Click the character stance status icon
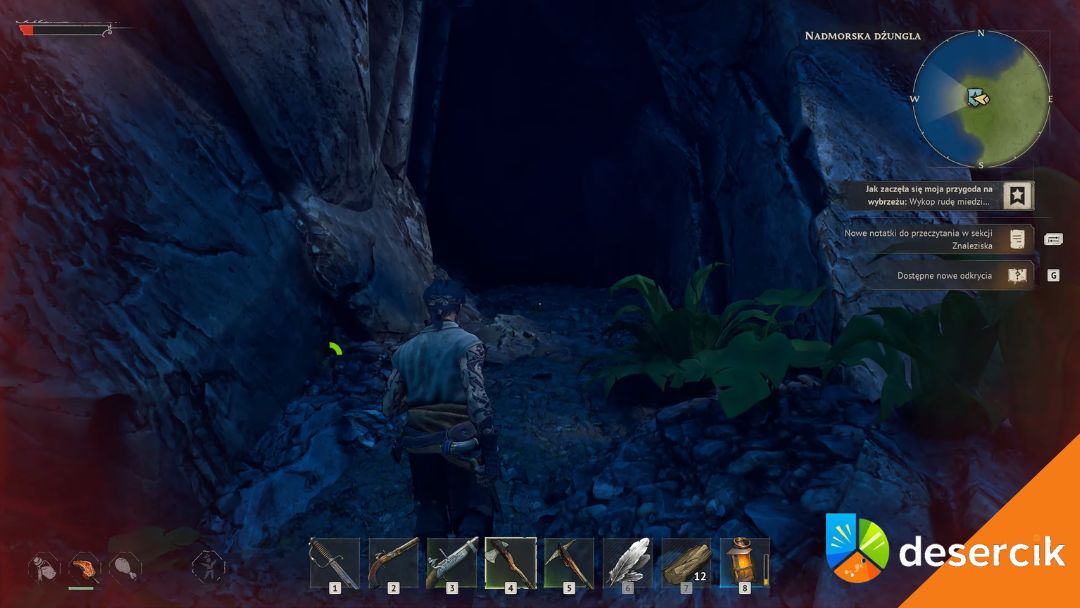 [x=207, y=567]
